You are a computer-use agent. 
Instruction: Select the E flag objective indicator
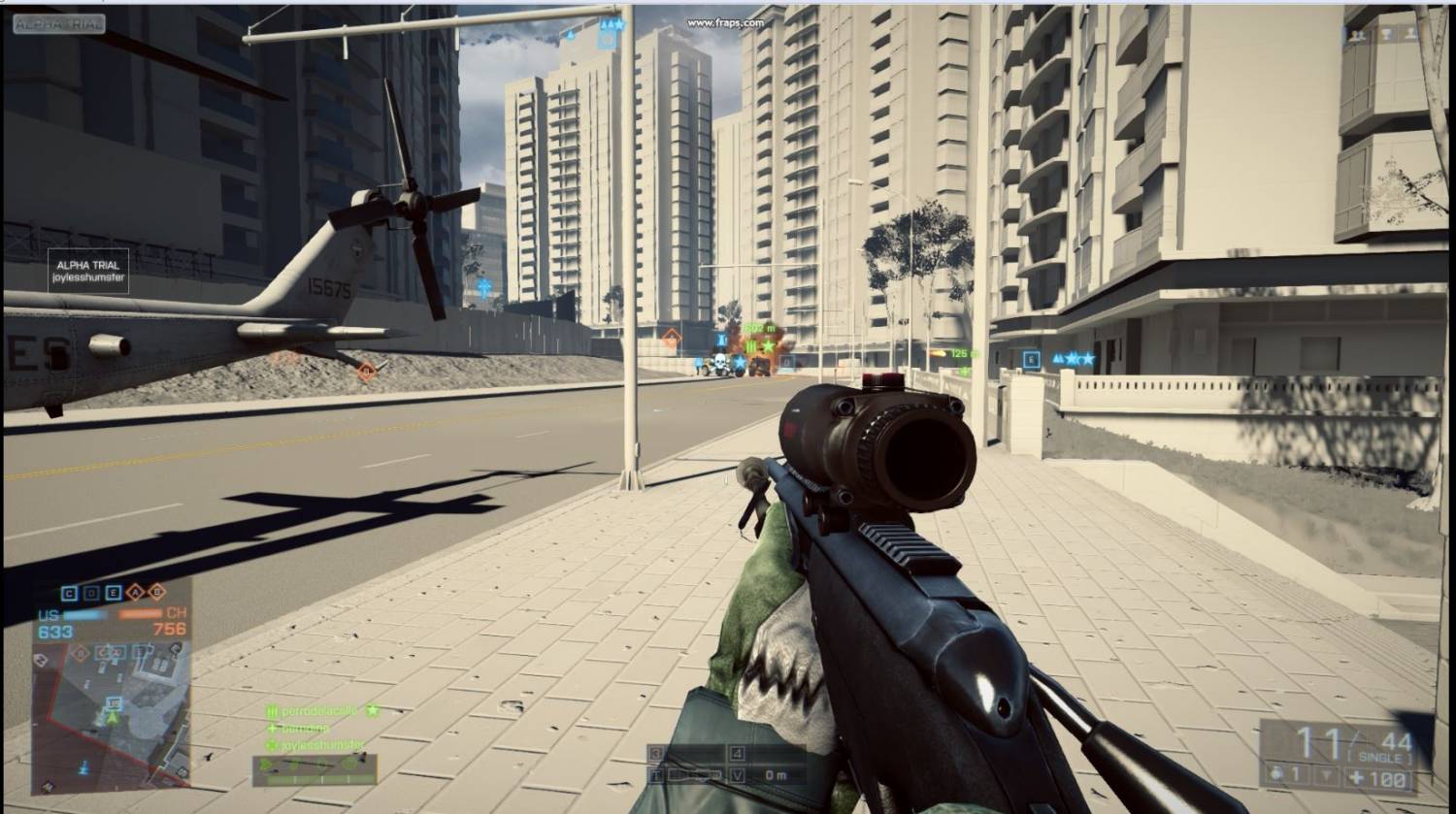coord(114,593)
